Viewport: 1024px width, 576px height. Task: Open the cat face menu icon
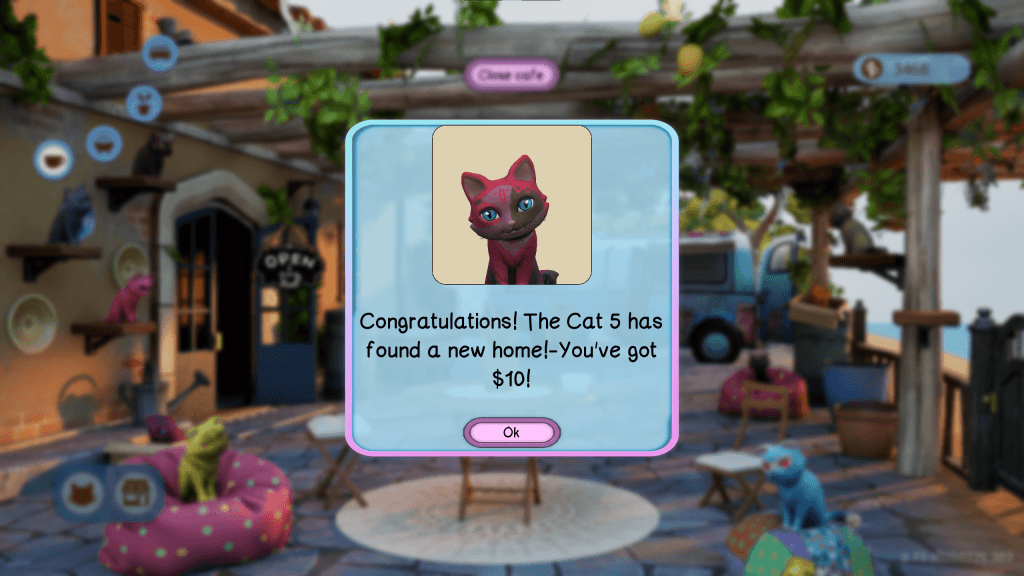coord(81,493)
